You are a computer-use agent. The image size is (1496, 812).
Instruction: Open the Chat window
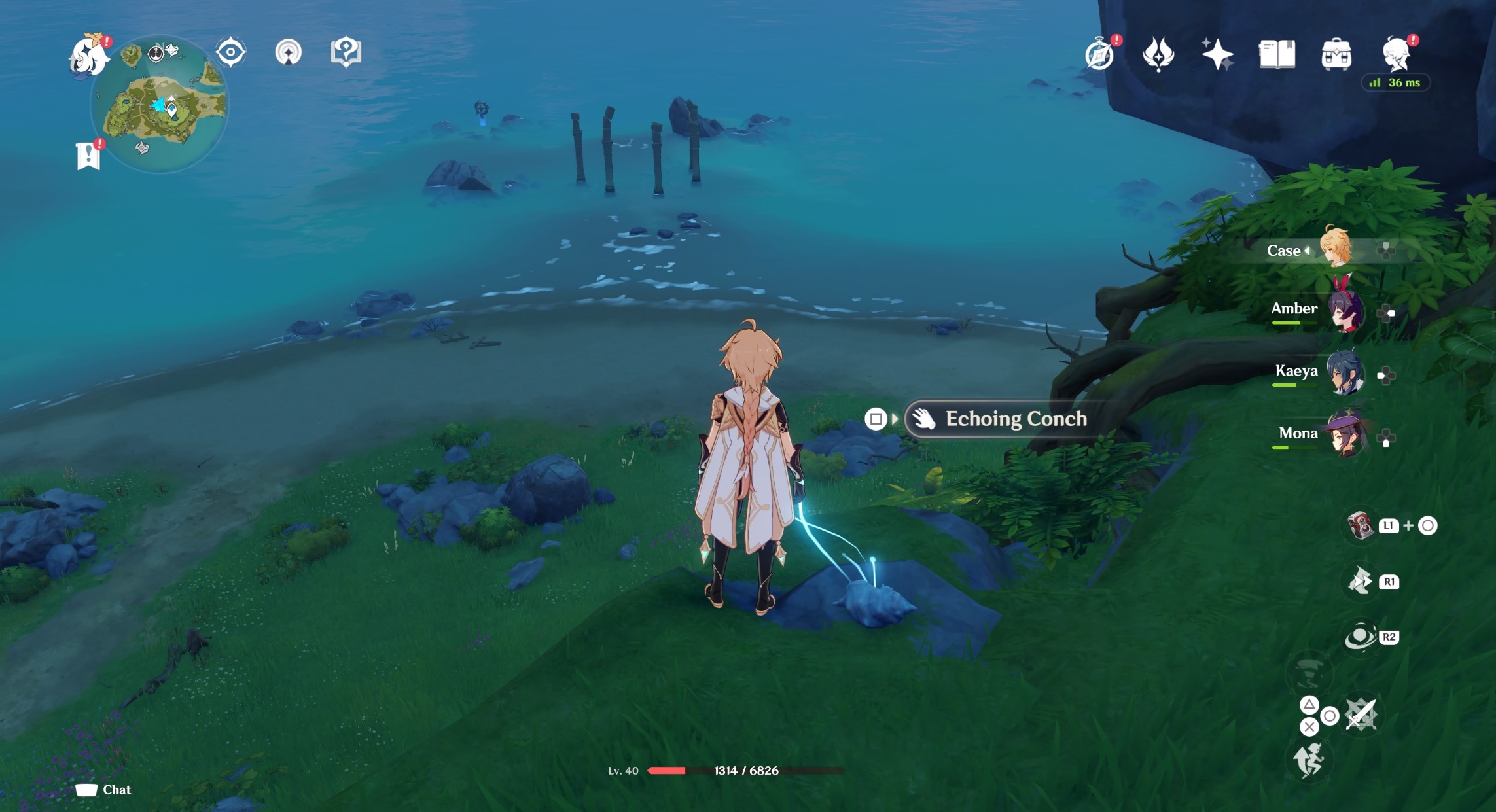point(105,790)
